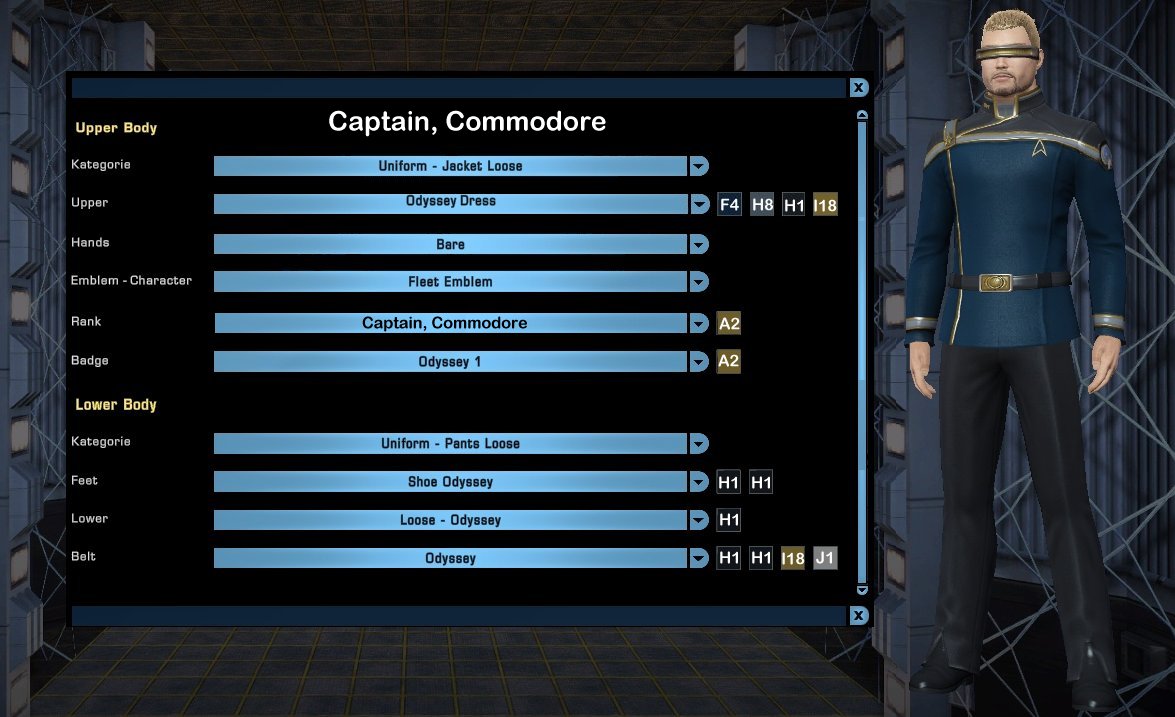Open the Odyssey Dress upper dropdown
The width and height of the screenshot is (1175, 717).
click(699, 204)
